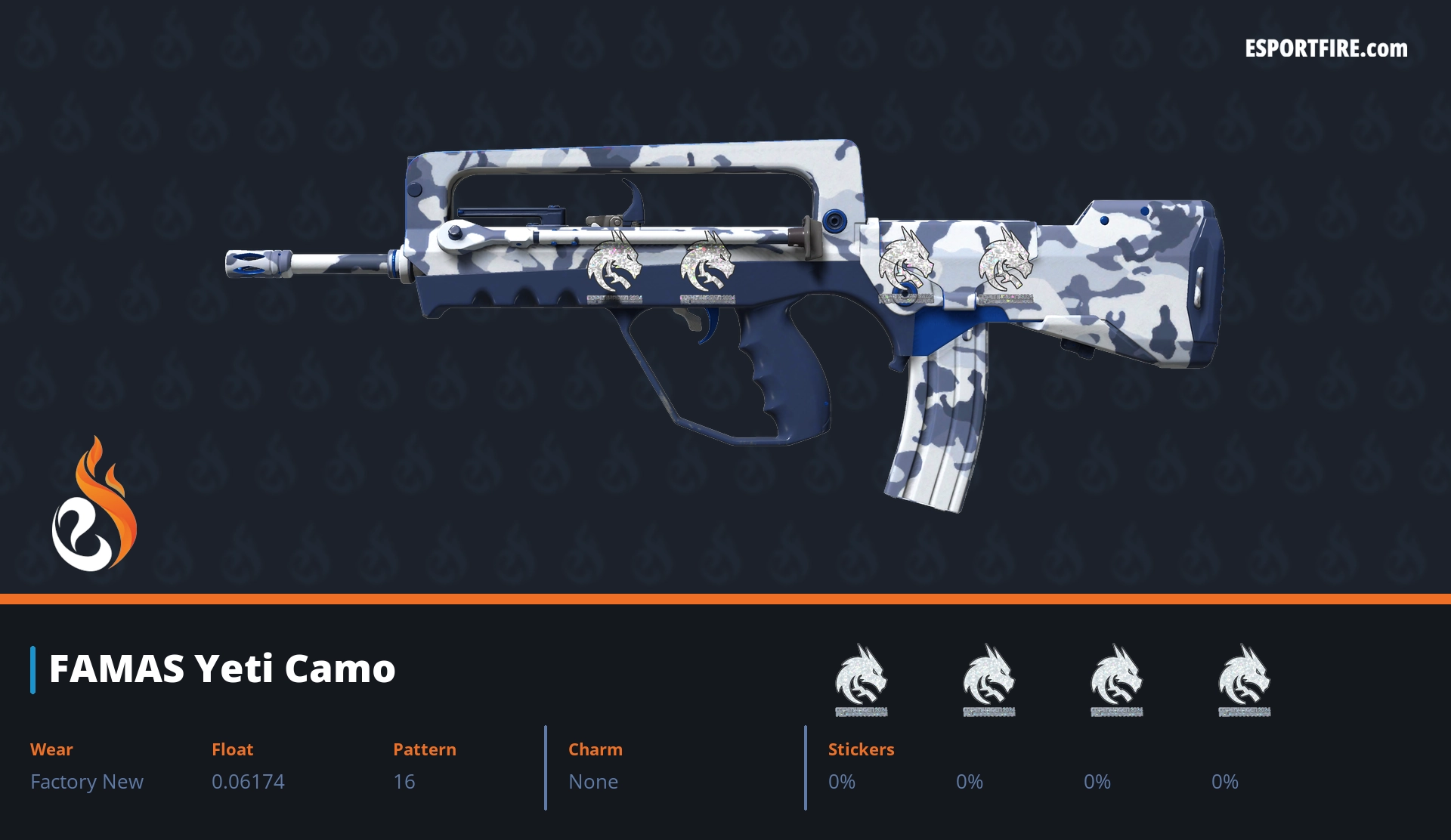
Task: Click the orange flame Esportfire logo
Action: point(94,505)
